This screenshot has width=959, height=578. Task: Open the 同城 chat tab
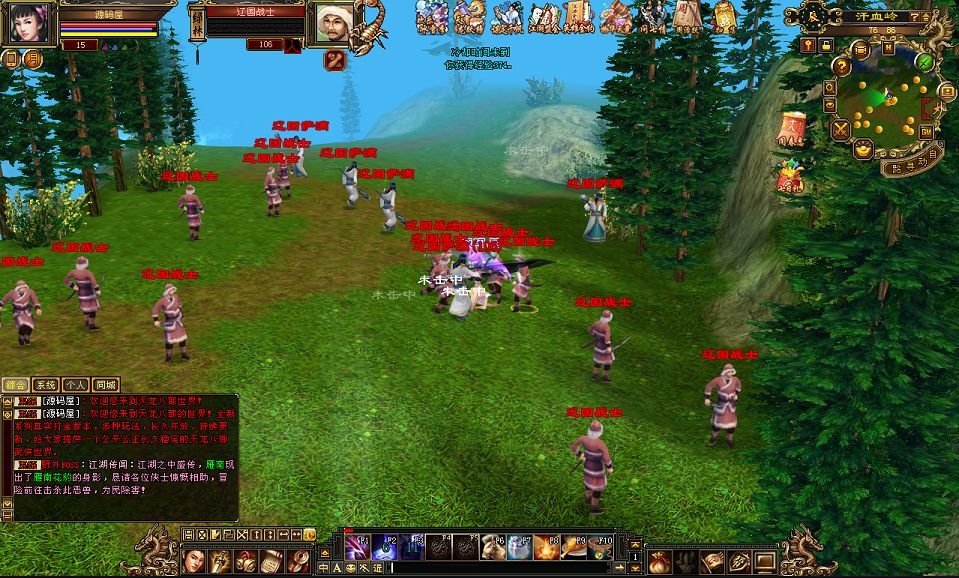pos(106,384)
